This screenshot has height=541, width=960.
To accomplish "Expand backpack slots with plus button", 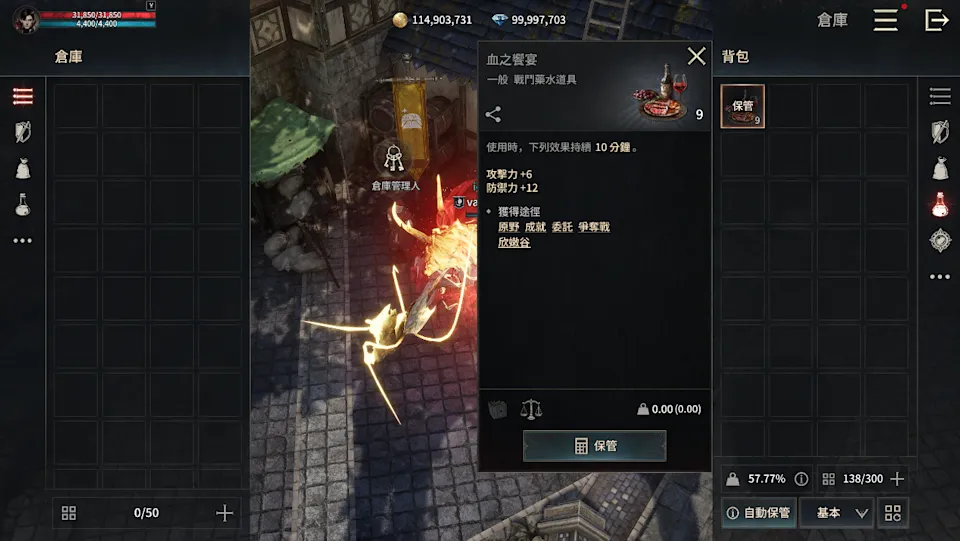I will coord(897,479).
